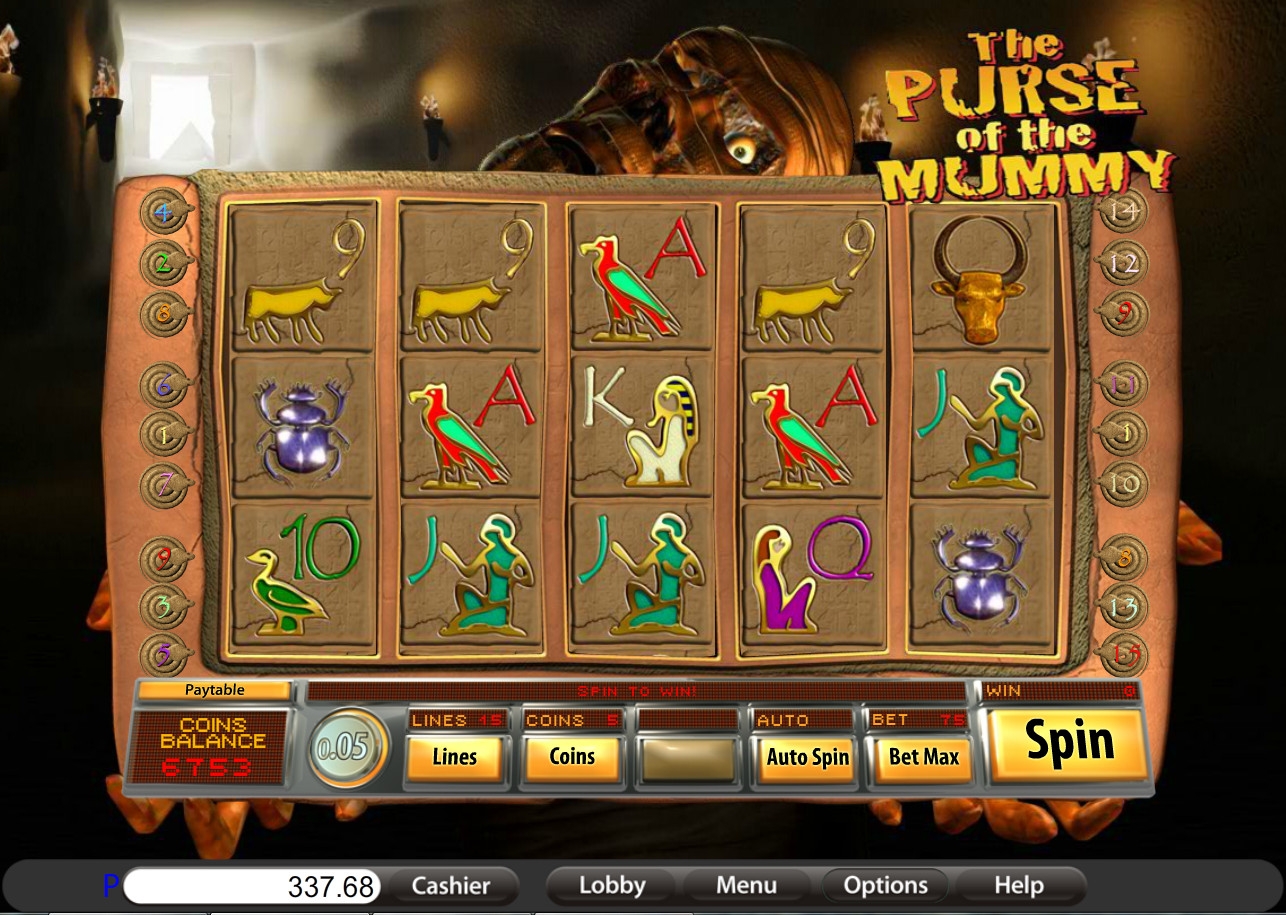The image size is (1286, 915).
Task: Activate Auto Spin
Action: tap(807, 757)
